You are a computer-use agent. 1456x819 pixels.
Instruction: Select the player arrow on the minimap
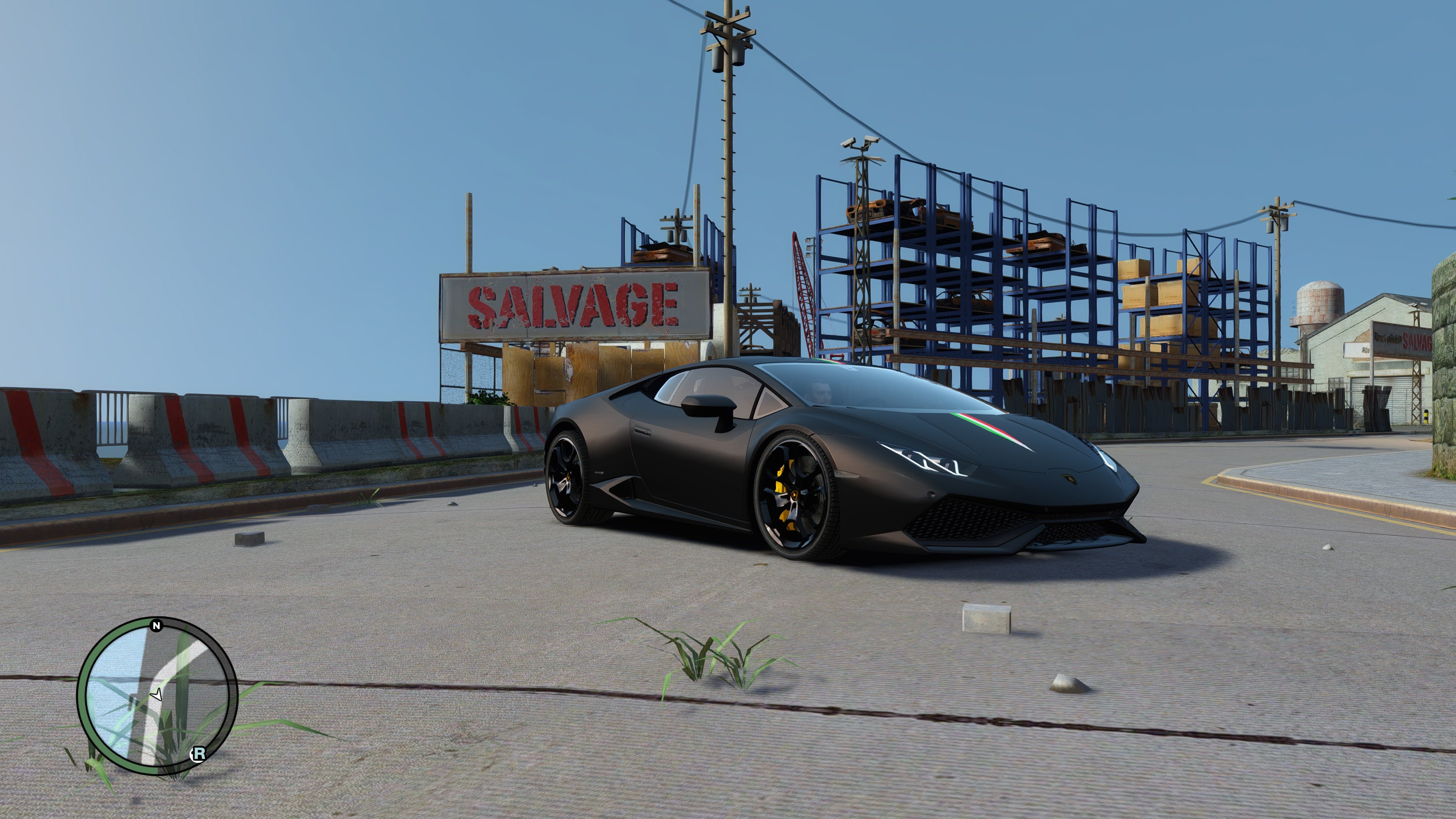157,694
